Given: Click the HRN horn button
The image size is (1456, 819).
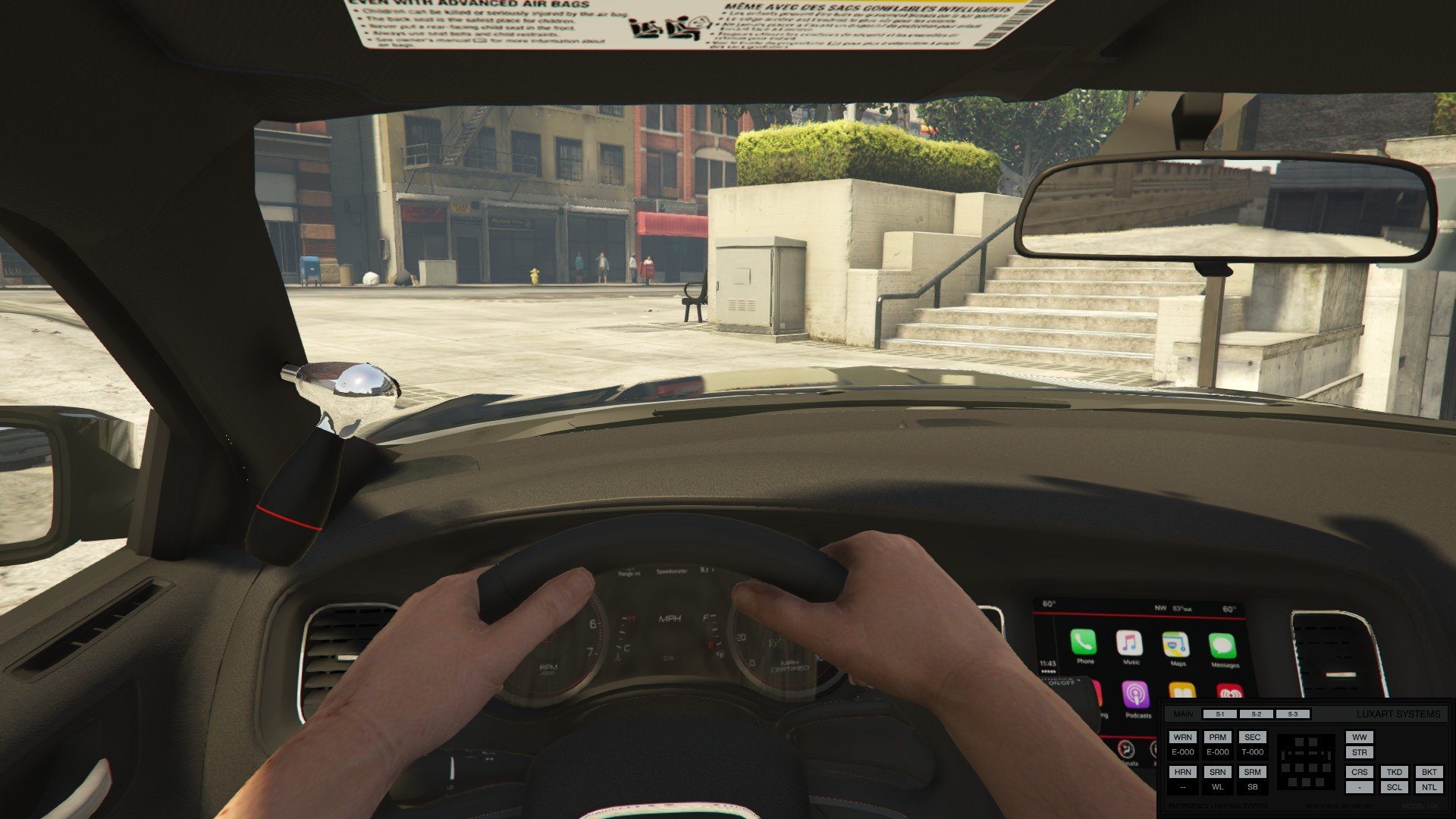Looking at the screenshot, I should pos(1182,772).
